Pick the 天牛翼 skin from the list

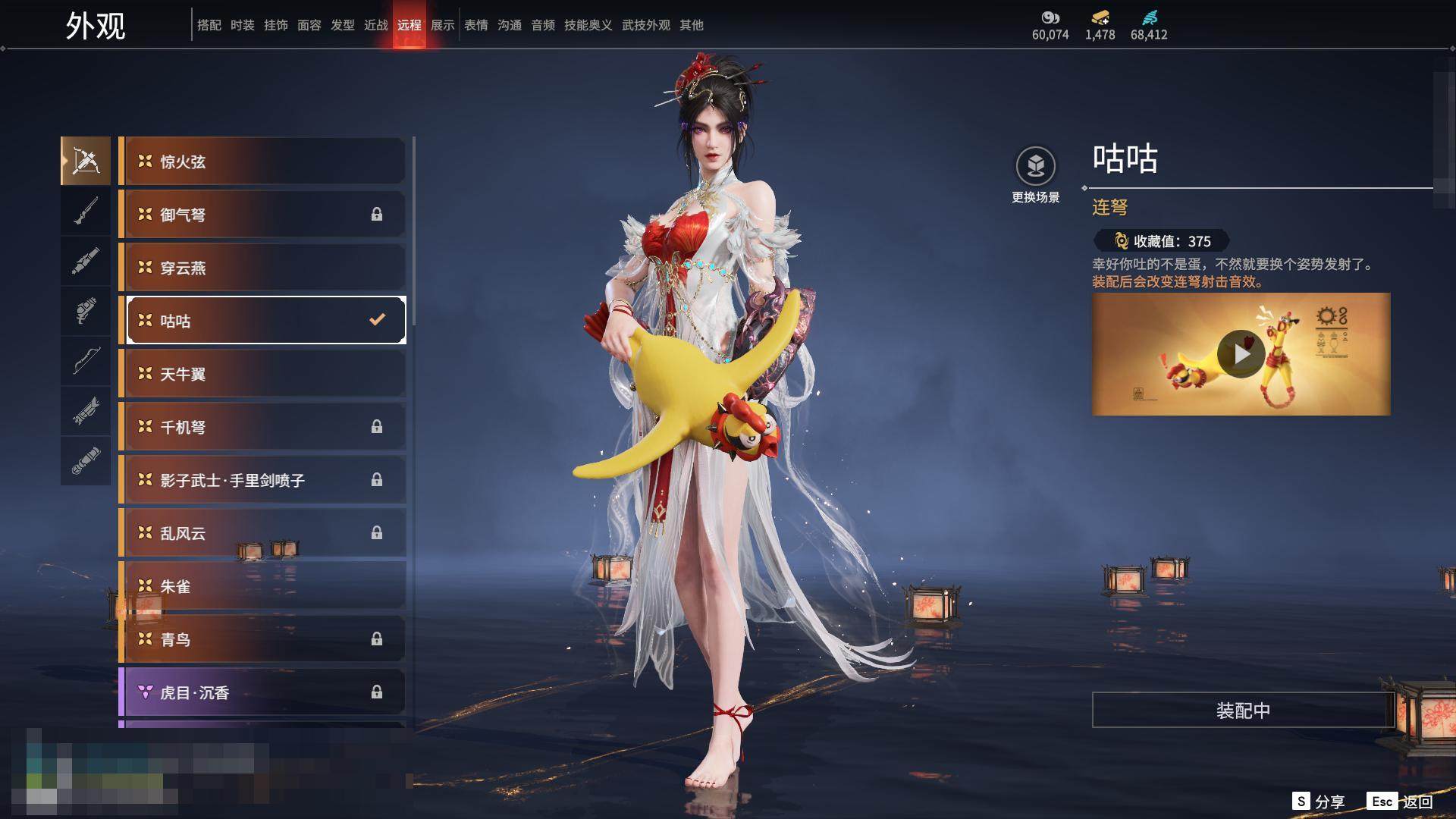[x=262, y=374]
